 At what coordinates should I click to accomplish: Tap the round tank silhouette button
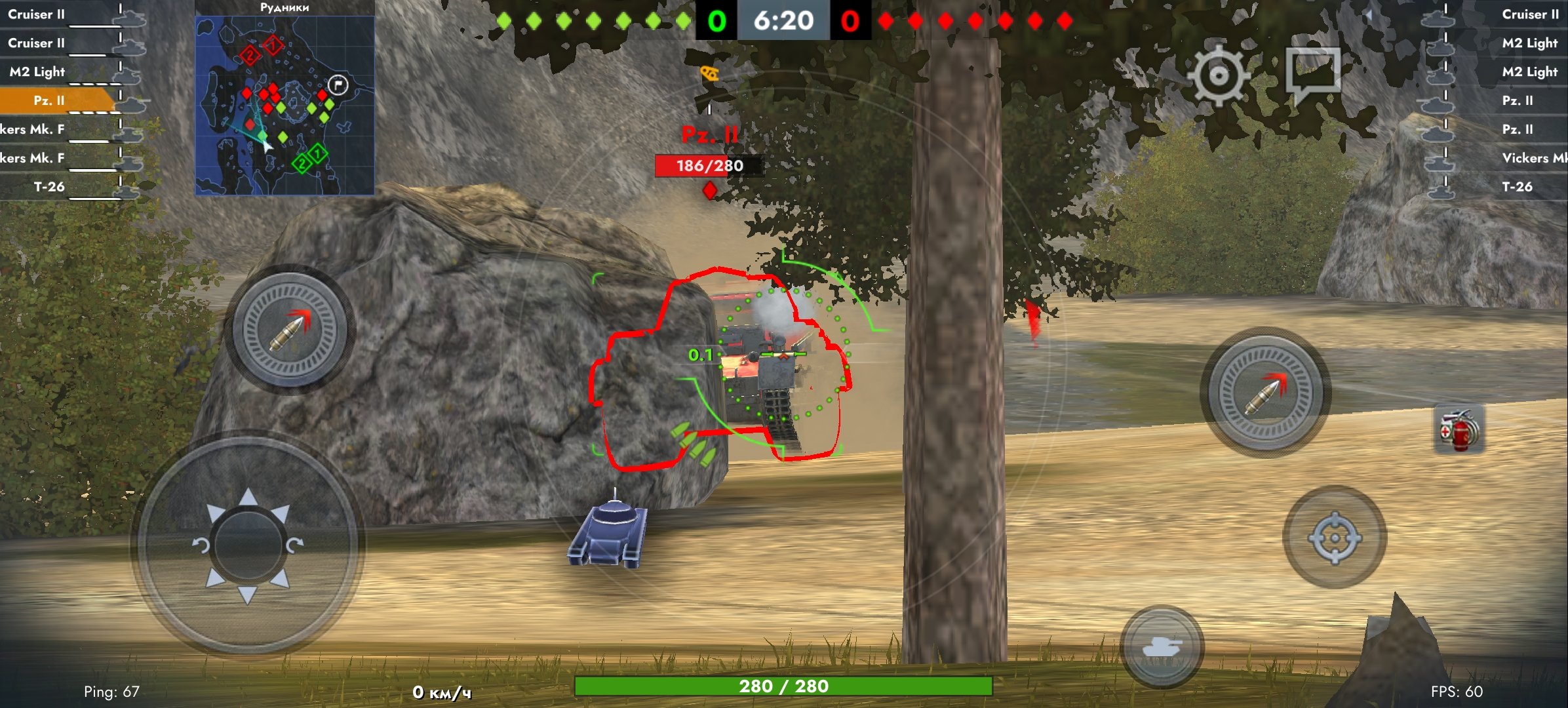click(1162, 647)
